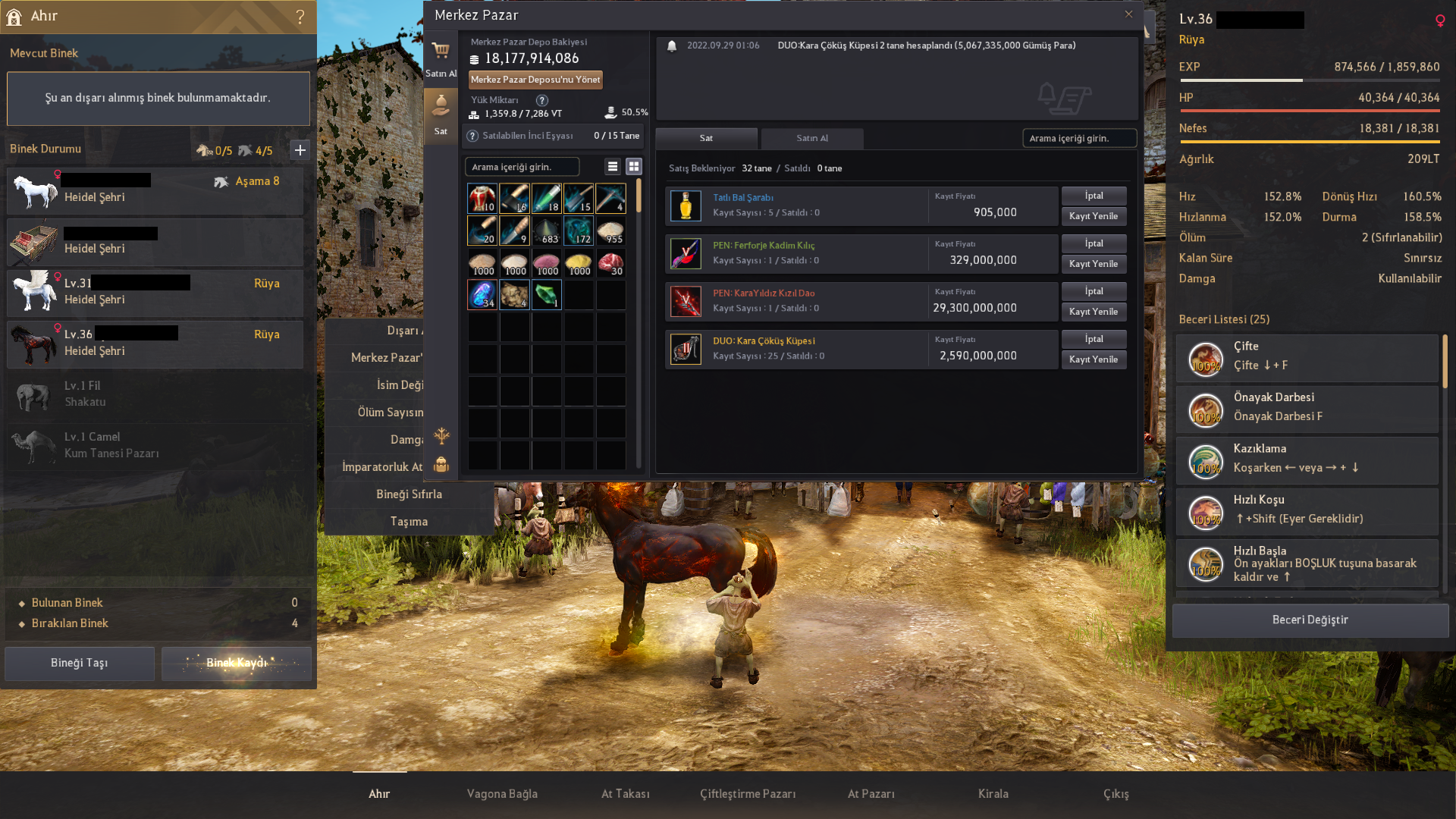The image size is (1456, 819).
Task: Open At Pazarı from bottom menu
Action: [x=871, y=794]
